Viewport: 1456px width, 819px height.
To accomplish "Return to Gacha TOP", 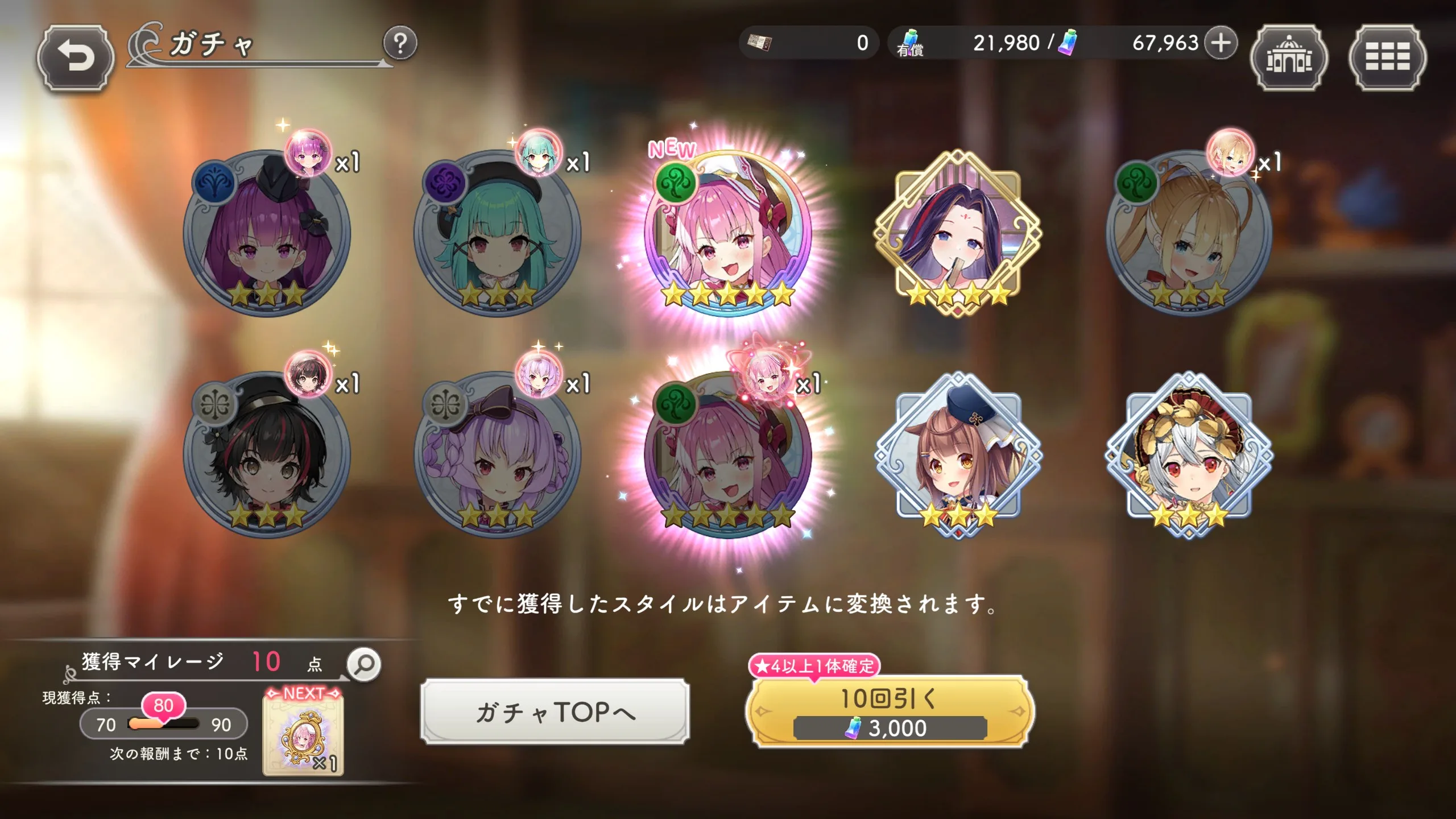I will click(555, 712).
